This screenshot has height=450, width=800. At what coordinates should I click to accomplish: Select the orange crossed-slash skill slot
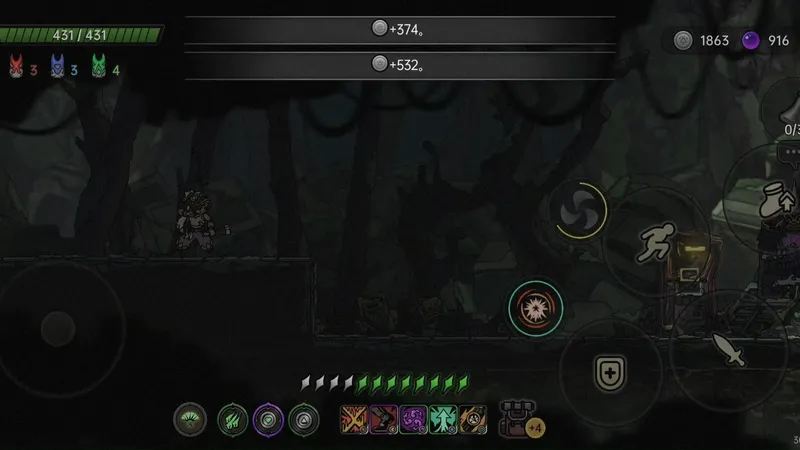355,419
